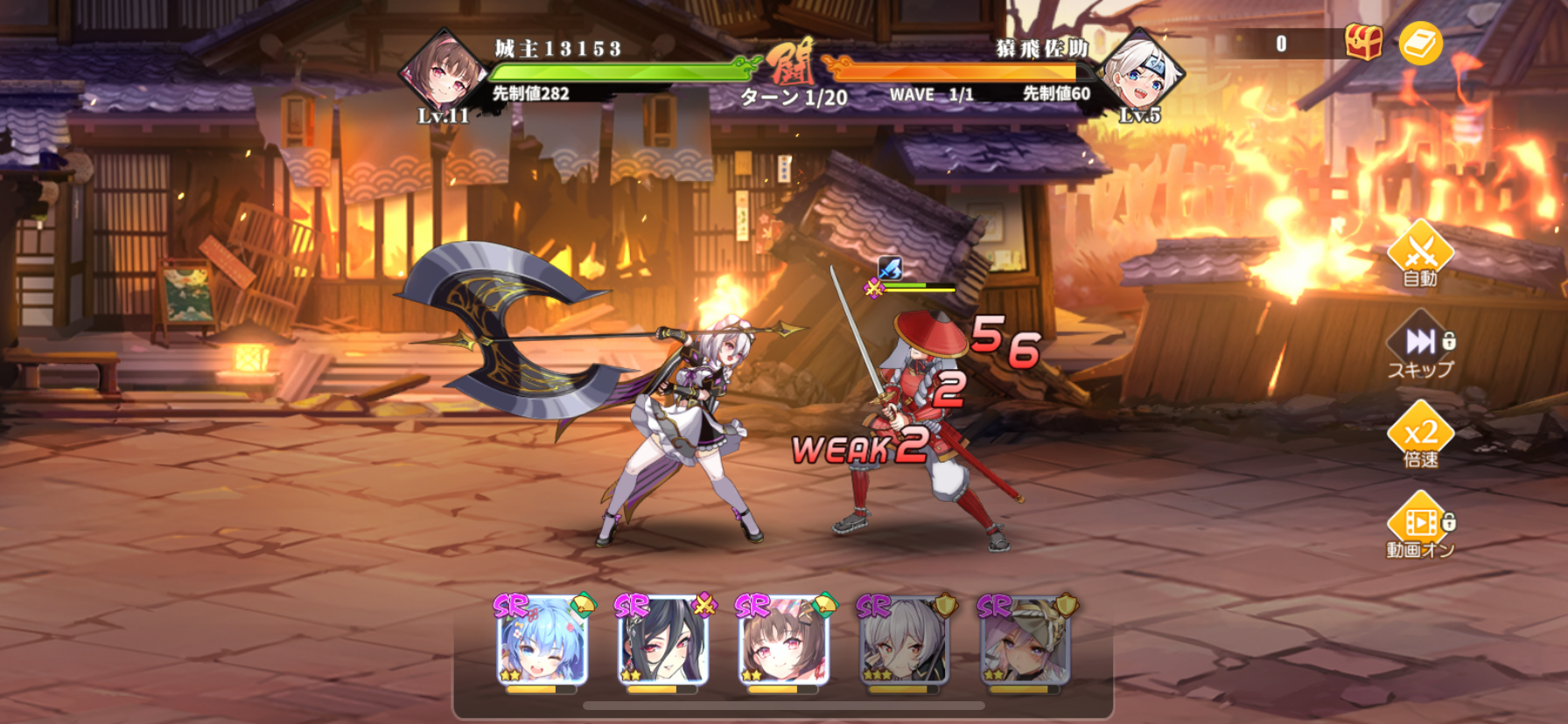View the 城主13153 player portrait
This screenshot has width=1568, height=724.
click(443, 73)
